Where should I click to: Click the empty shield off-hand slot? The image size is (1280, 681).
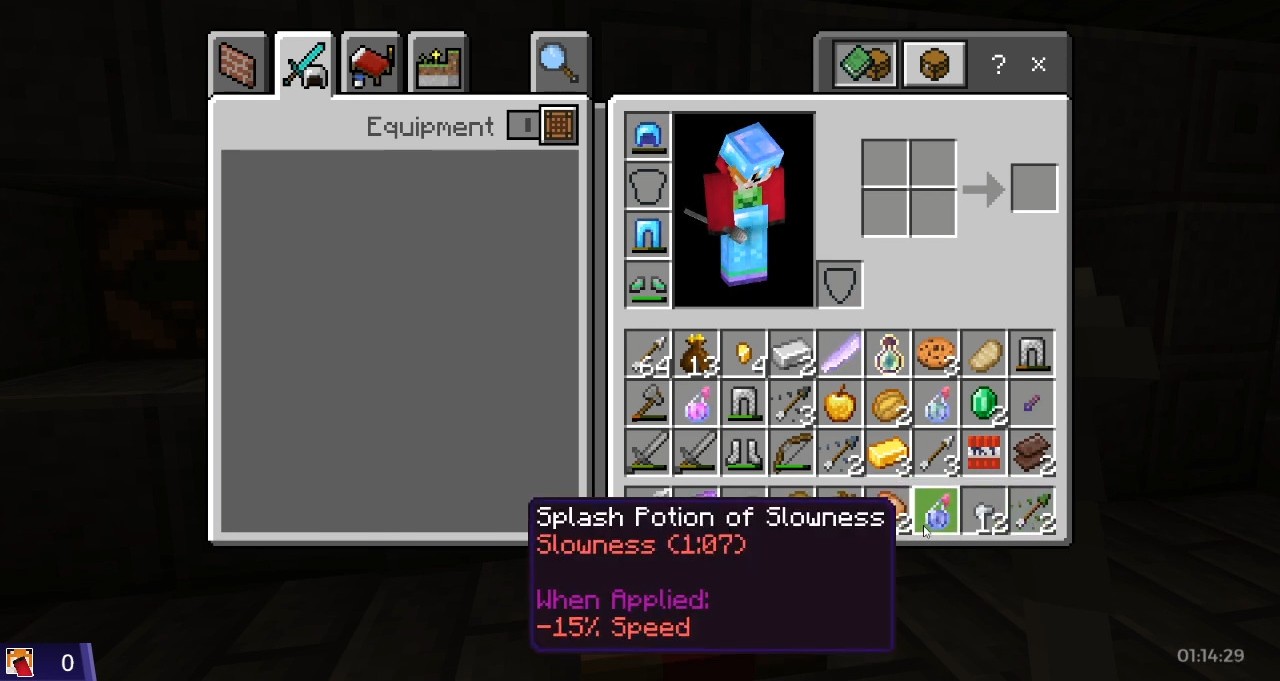tap(839, 285)
